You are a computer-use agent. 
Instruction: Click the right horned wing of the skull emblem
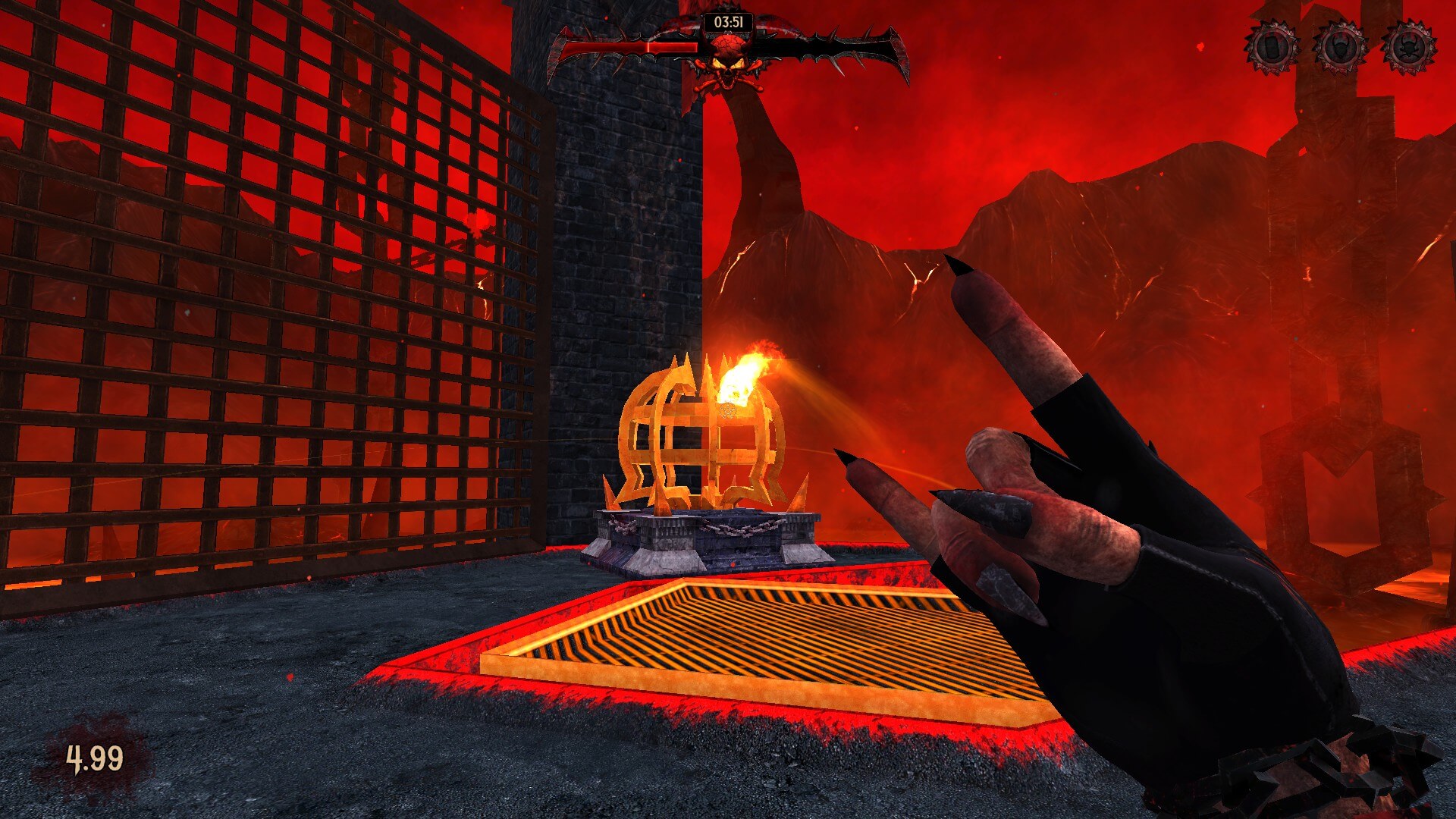pyautogui.click(x=849, y=45)
